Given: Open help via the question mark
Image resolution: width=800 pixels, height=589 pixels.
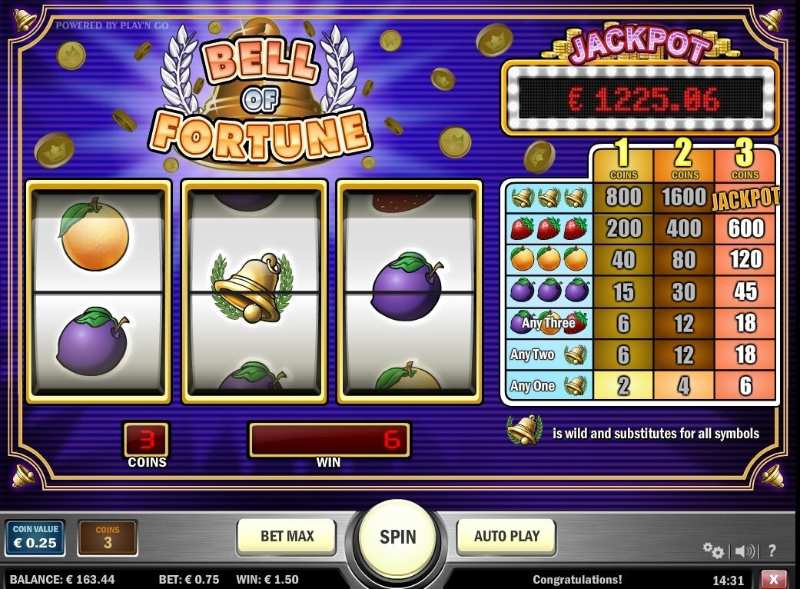Looking at the screenshot, I should tap(773, 550).
